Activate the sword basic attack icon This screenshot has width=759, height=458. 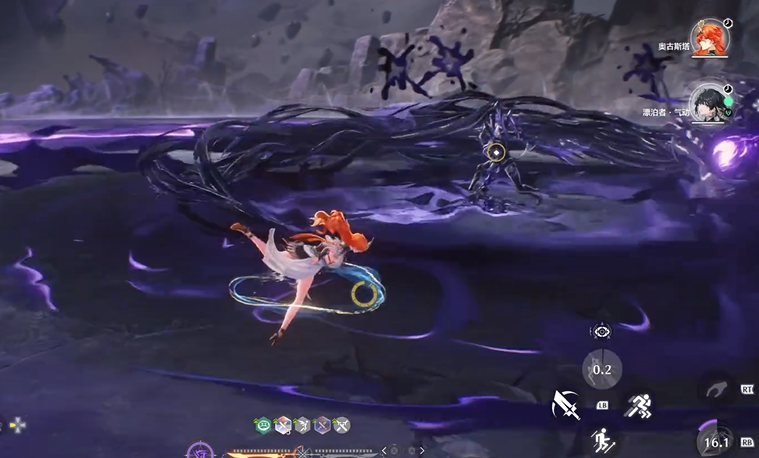(x=566, y=404)
